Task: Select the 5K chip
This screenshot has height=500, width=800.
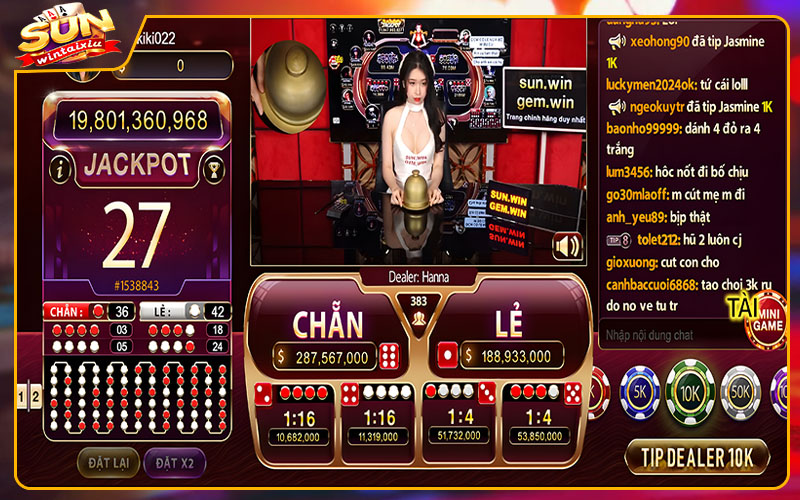Action: [640, 394]
